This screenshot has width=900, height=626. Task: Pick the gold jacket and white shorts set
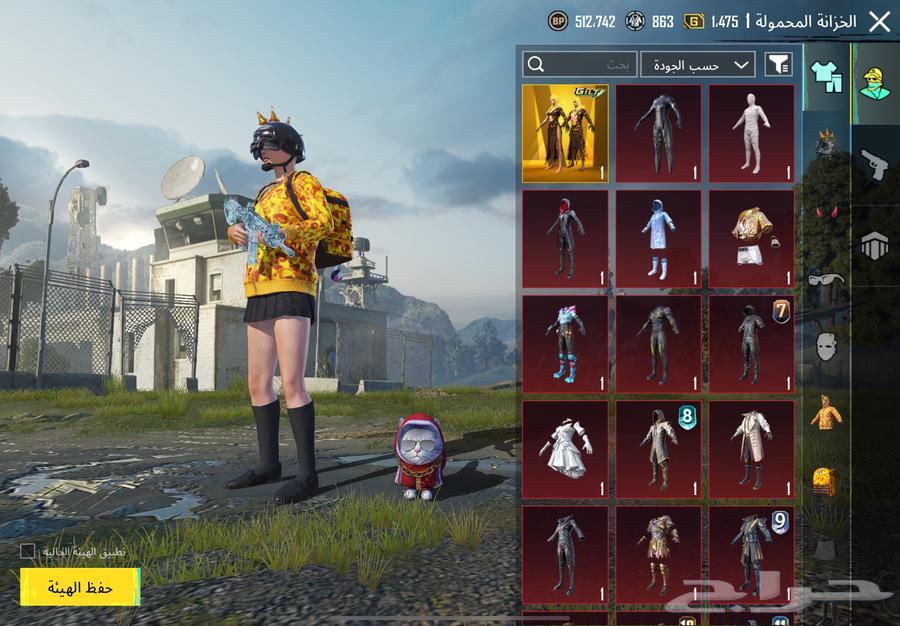752,238
